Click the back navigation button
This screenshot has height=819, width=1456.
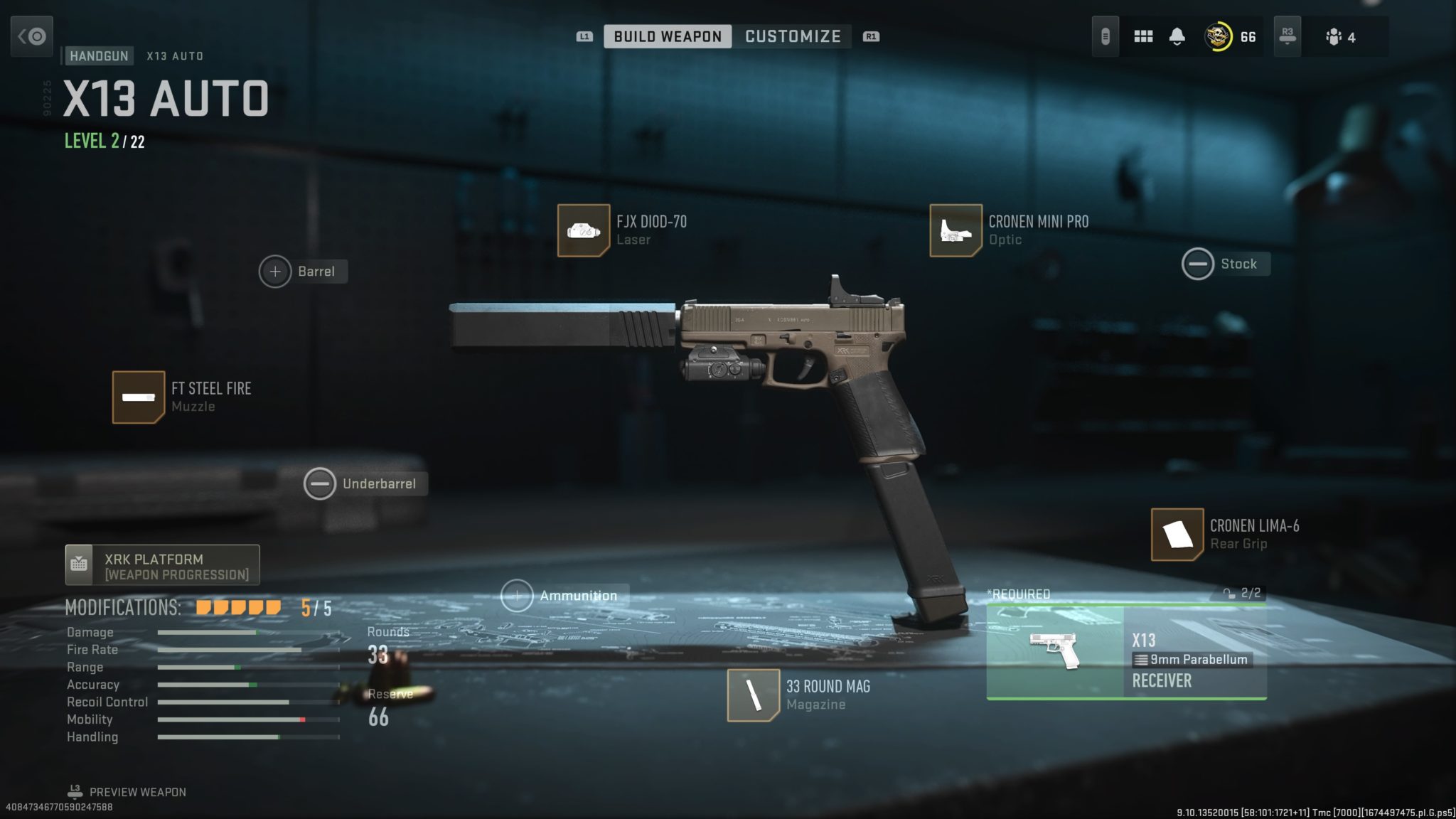pyautogui.click(x=32, y=36)
